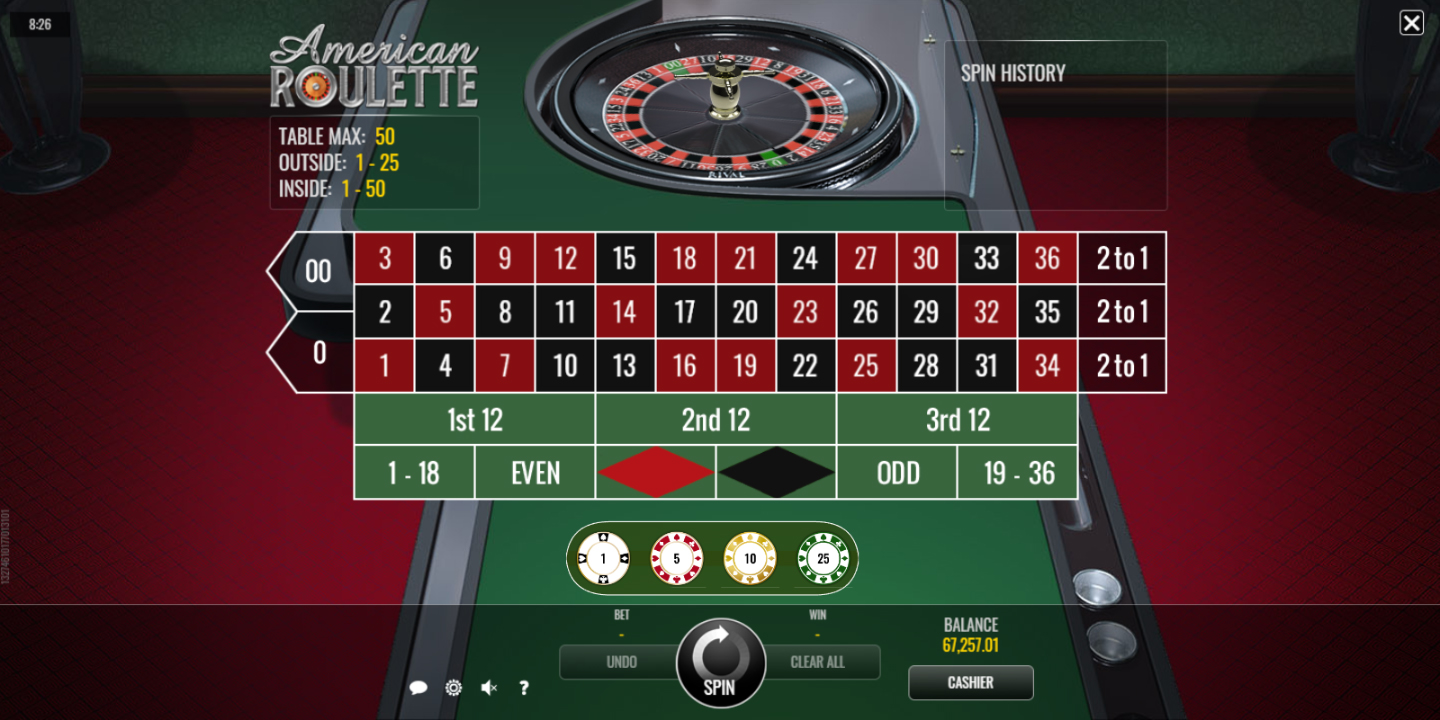1440x720 pixels.
Task: Place a bet on EVEN
Action: tap(535, 472)
